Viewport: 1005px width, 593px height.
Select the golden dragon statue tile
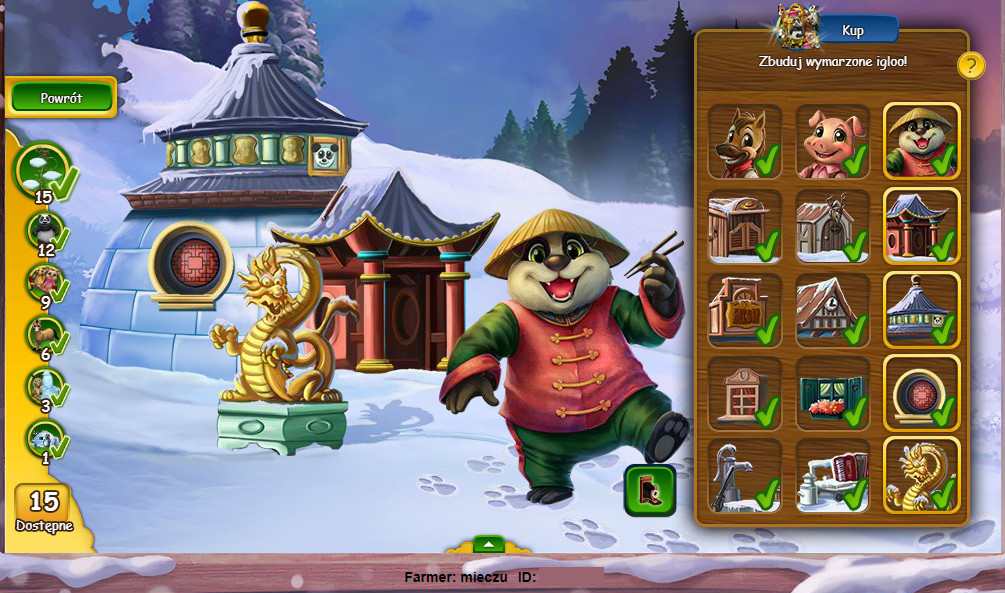coord(921,475)
